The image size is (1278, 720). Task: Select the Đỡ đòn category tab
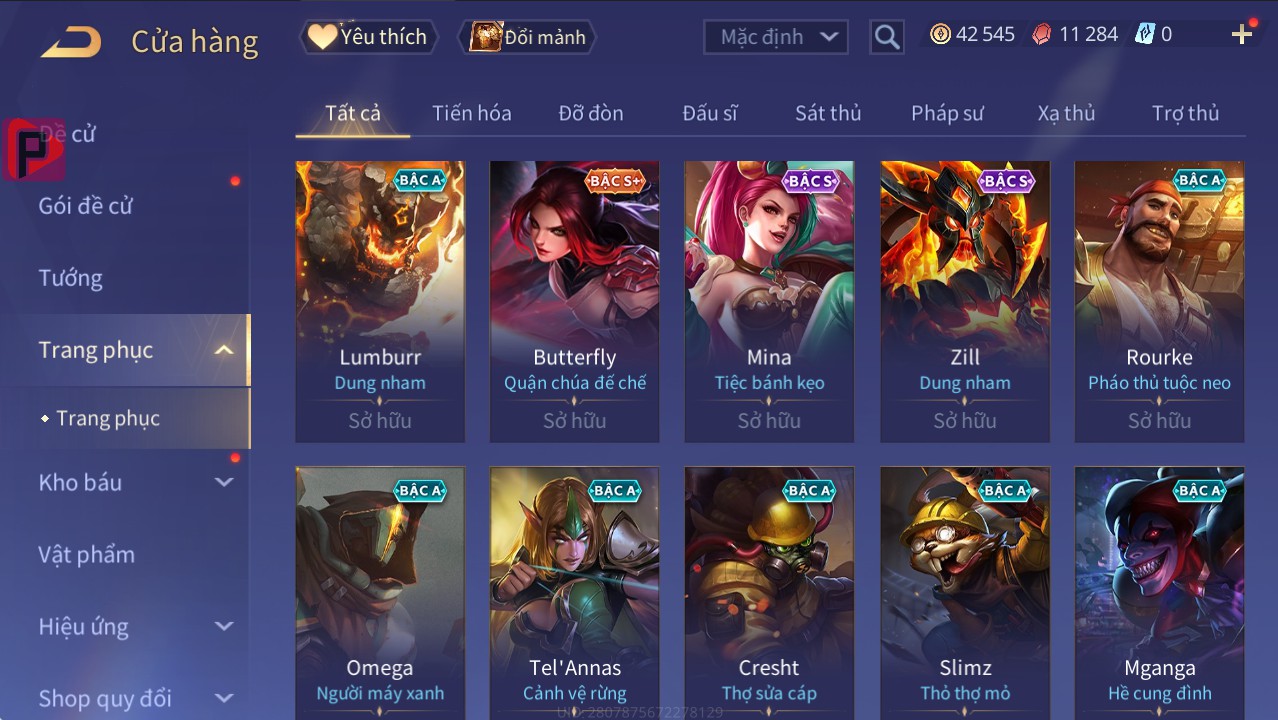click(590, 113)
